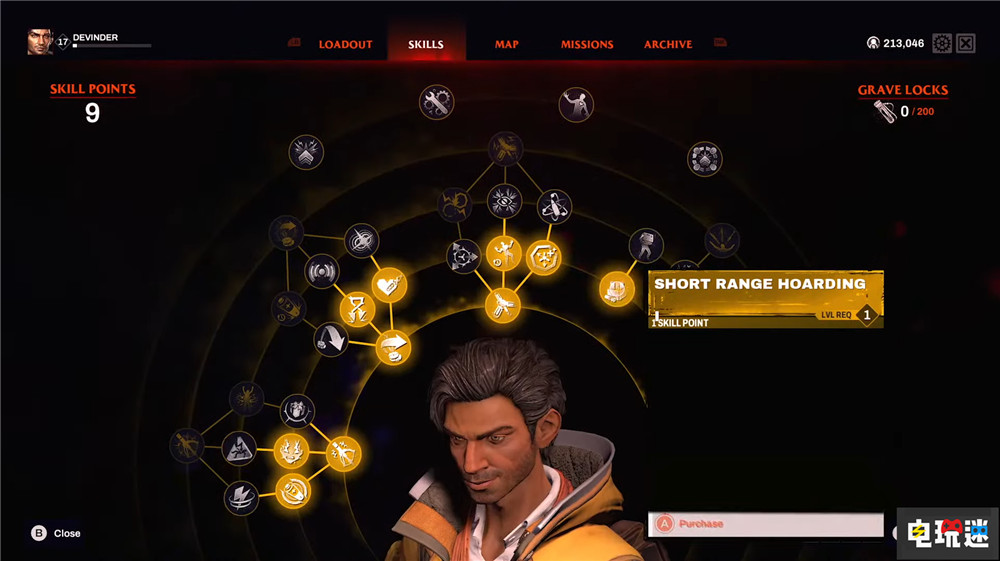Open the Archive tab
Image resolution: width=1000 pixels, height=561 pixels.
click(x=668, y=45)
